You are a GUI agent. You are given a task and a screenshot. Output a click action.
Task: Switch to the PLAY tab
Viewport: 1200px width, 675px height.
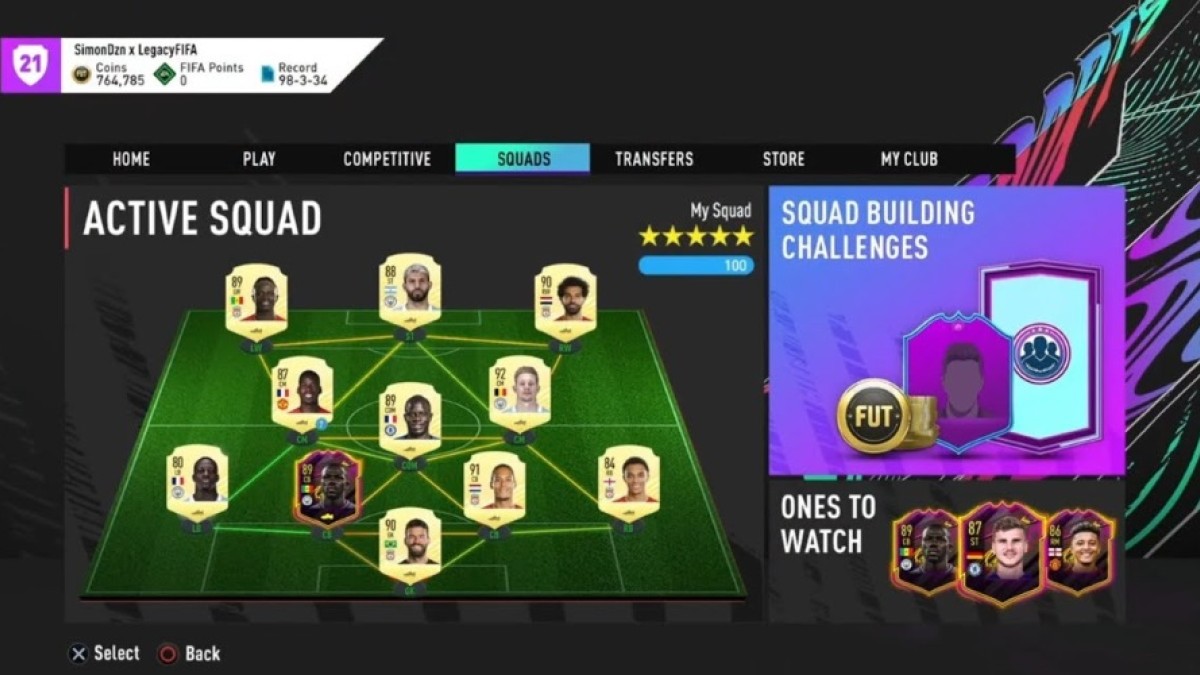[x=259, y=159]
